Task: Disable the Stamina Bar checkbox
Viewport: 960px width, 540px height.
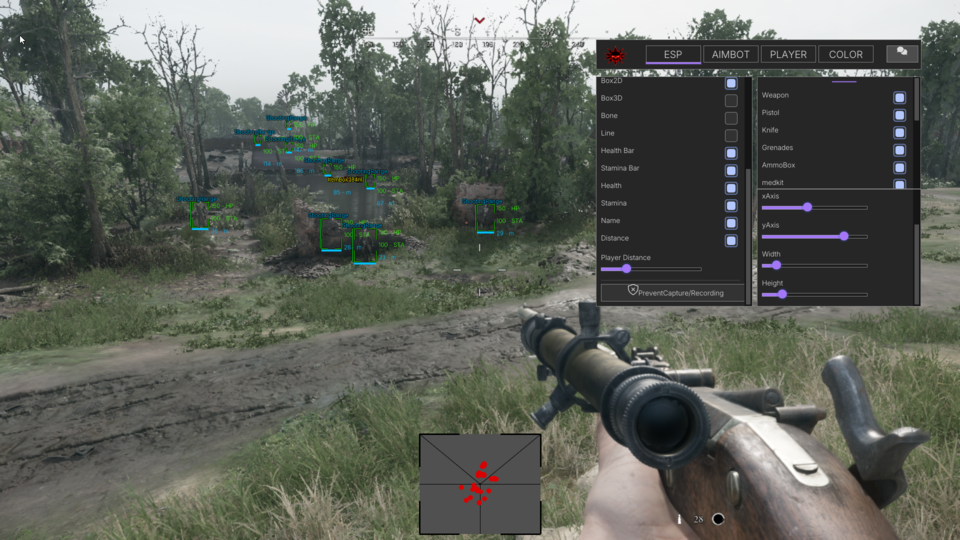Action: (x=731, y=170)
